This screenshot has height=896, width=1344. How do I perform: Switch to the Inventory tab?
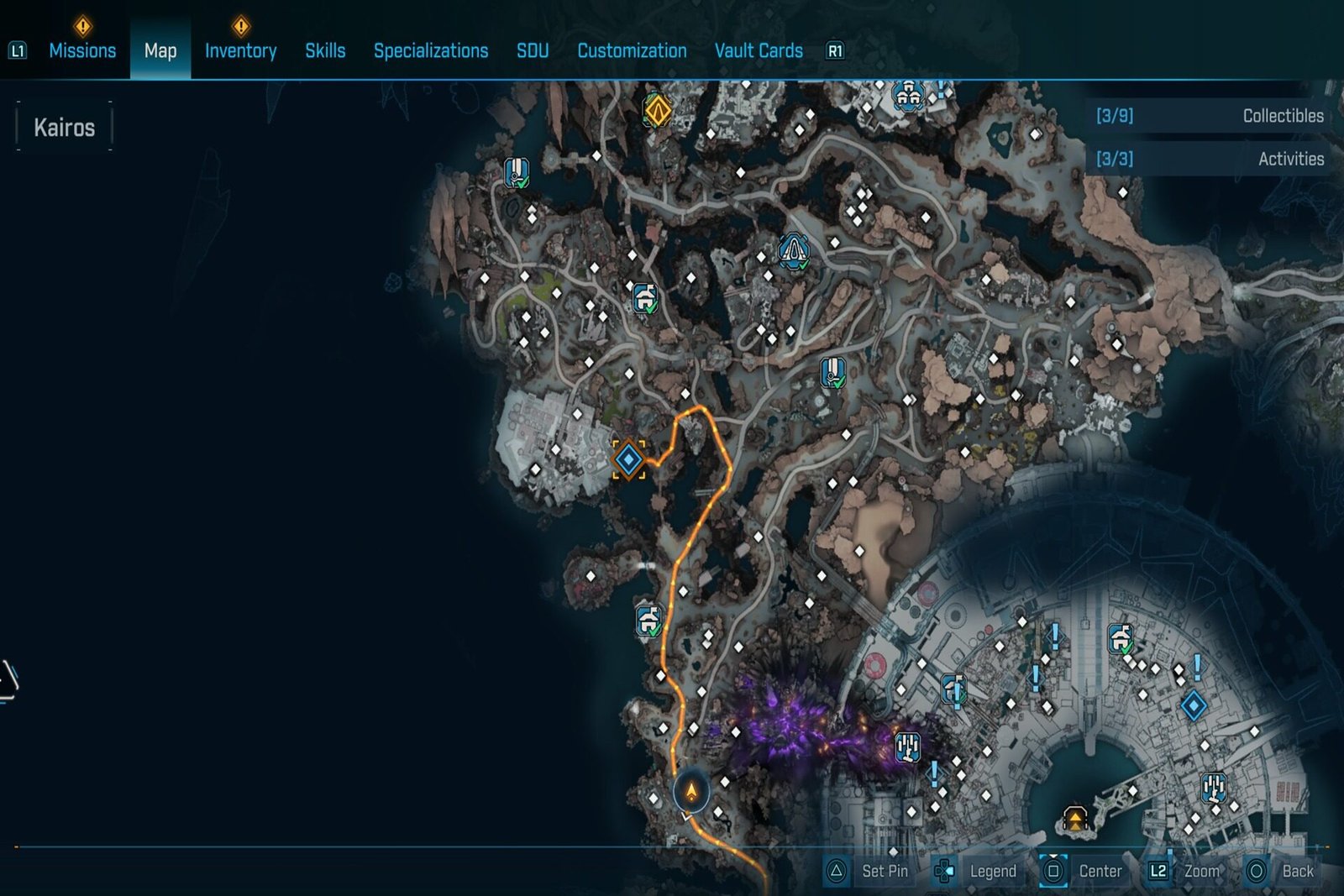pos(240,50)
